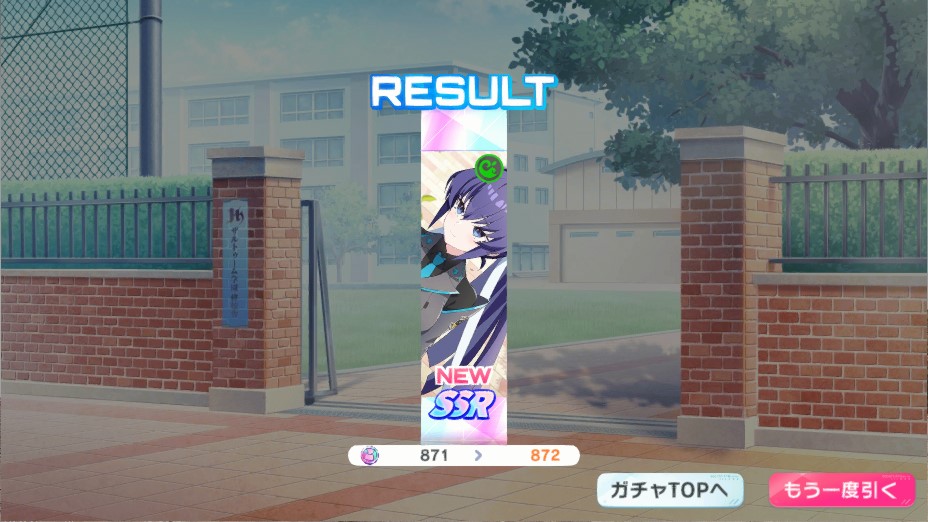Return to gacha top via ガチャTOPへ
The width and height of the screenshot is (928, 522).
(x=670, y=490)
